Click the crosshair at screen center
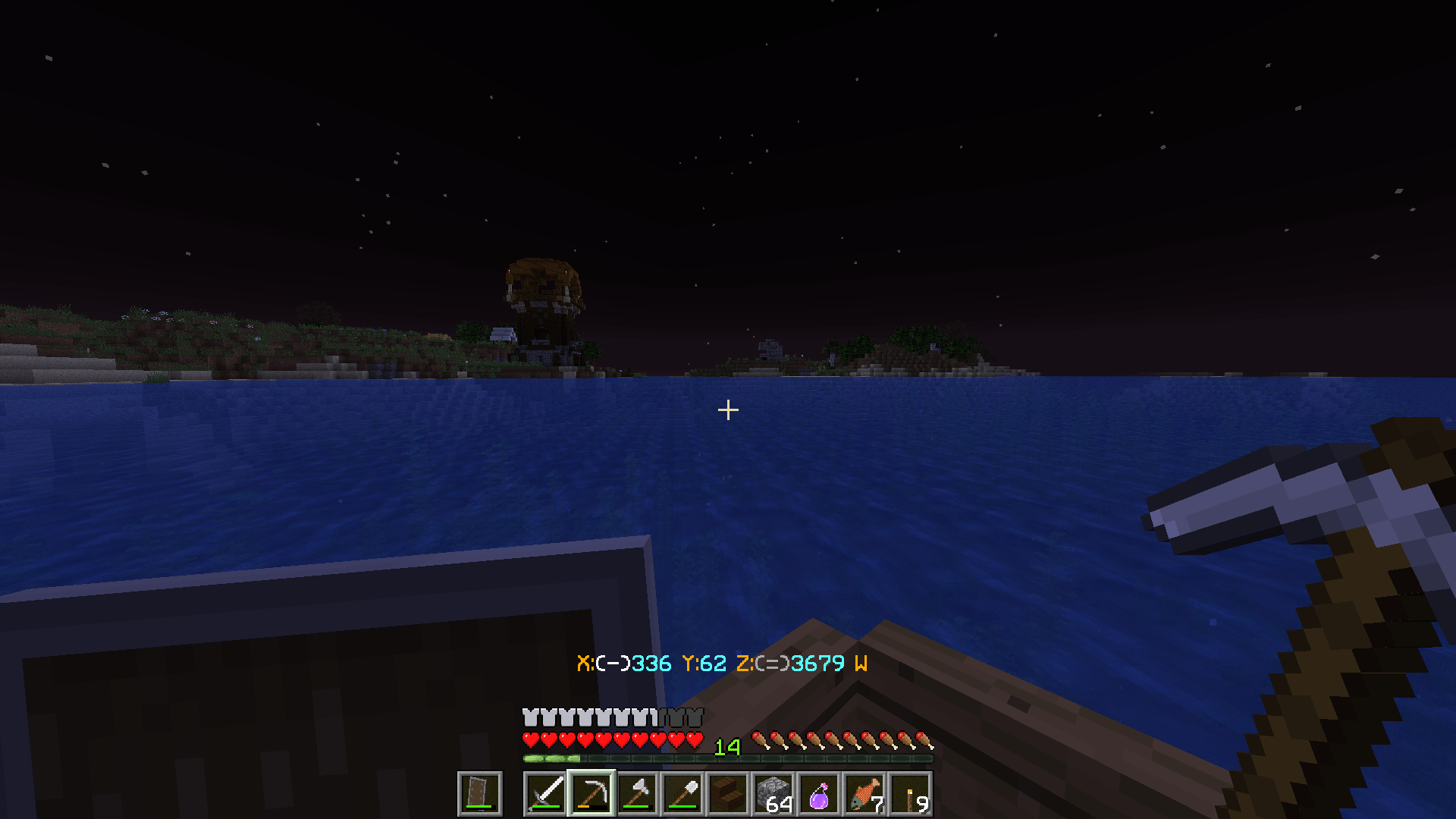The height and width of the screenshot is (819, 1456). point(728,409)
